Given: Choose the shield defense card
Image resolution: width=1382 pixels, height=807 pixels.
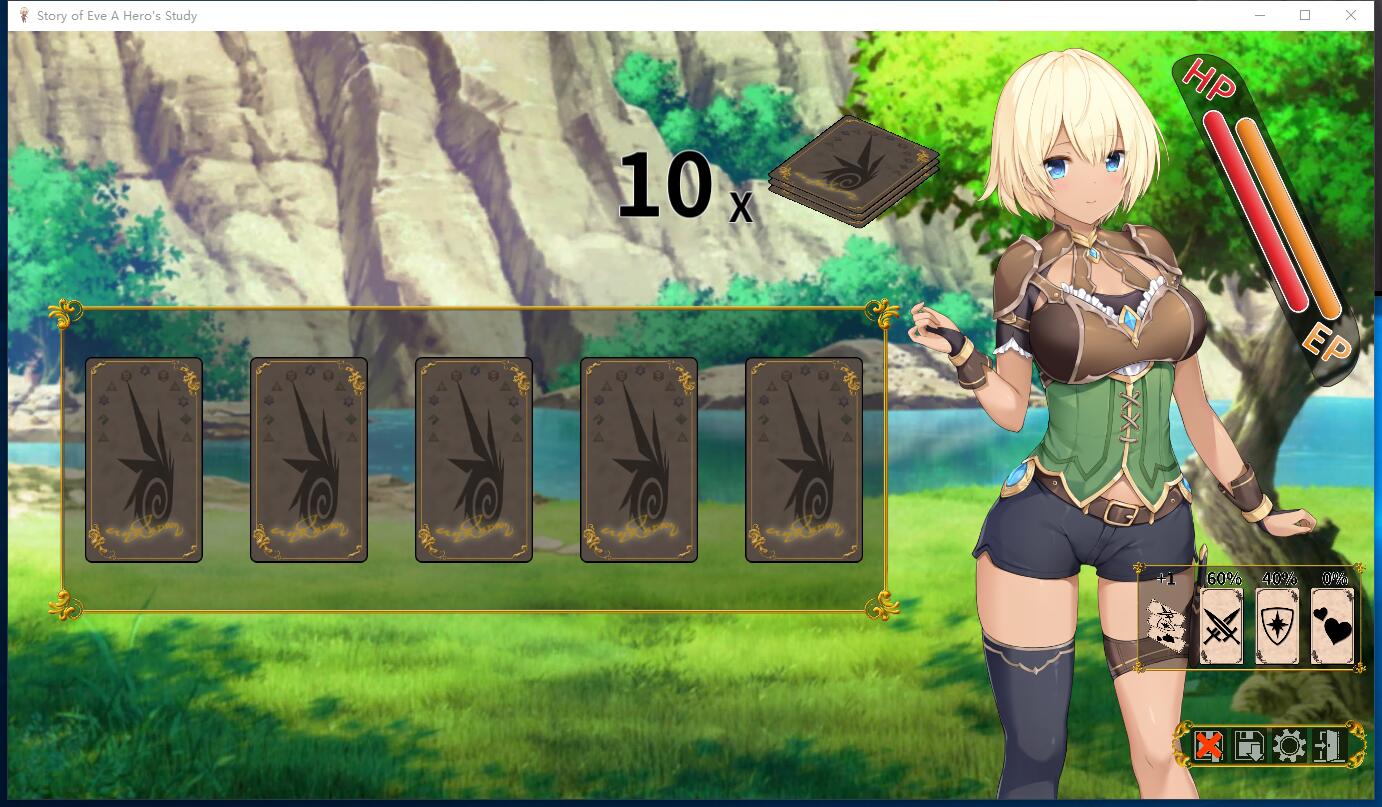Looking at the screenshot, I should pyautogui.click(x=1276, y=626).
